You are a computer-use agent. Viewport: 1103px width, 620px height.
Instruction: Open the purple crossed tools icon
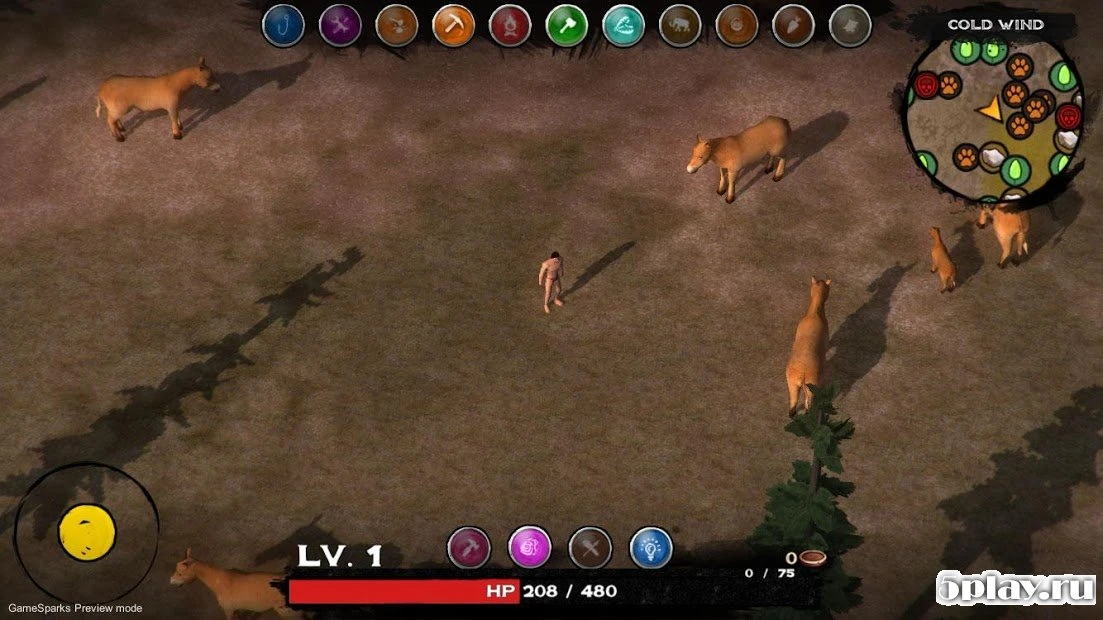coord(340,25)
